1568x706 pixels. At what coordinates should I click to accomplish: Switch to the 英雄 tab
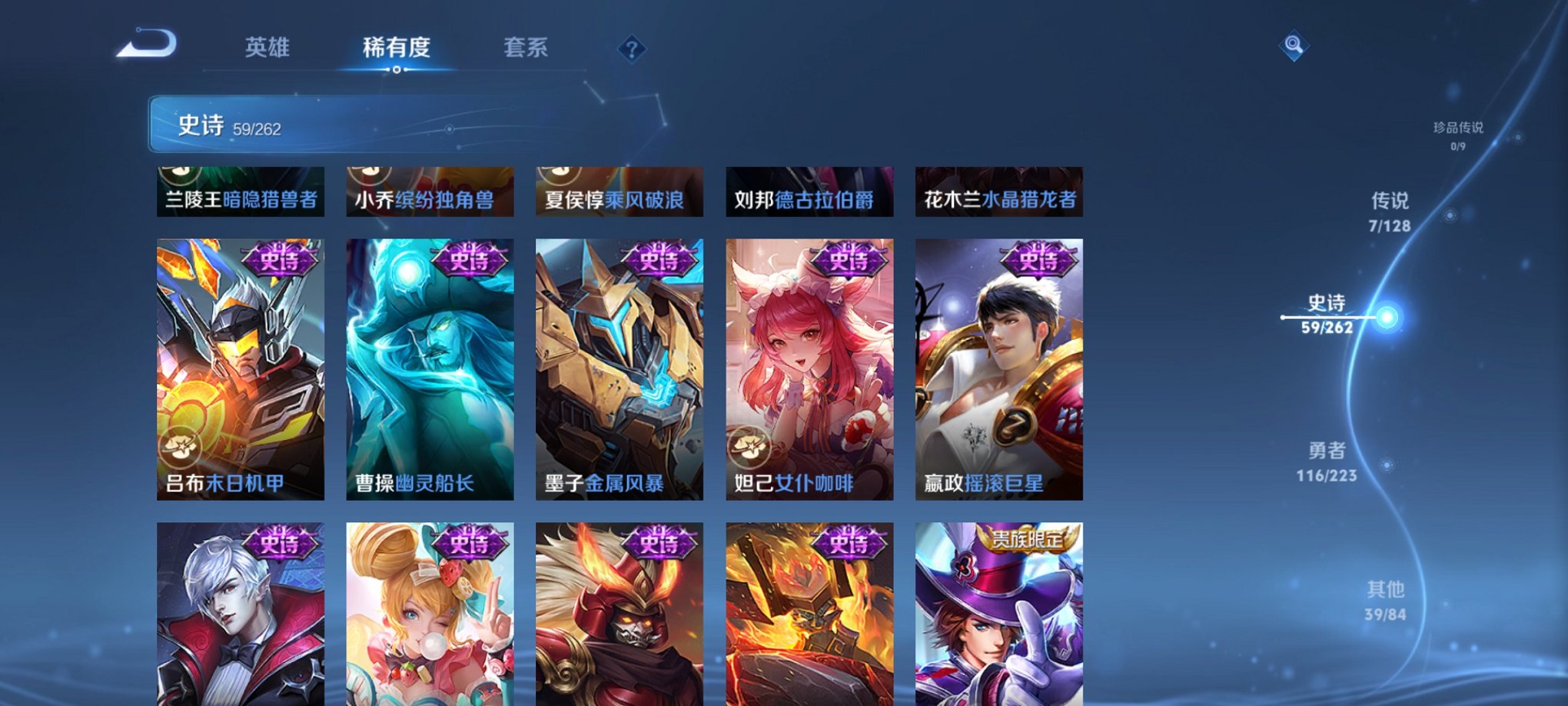(265, 48)
